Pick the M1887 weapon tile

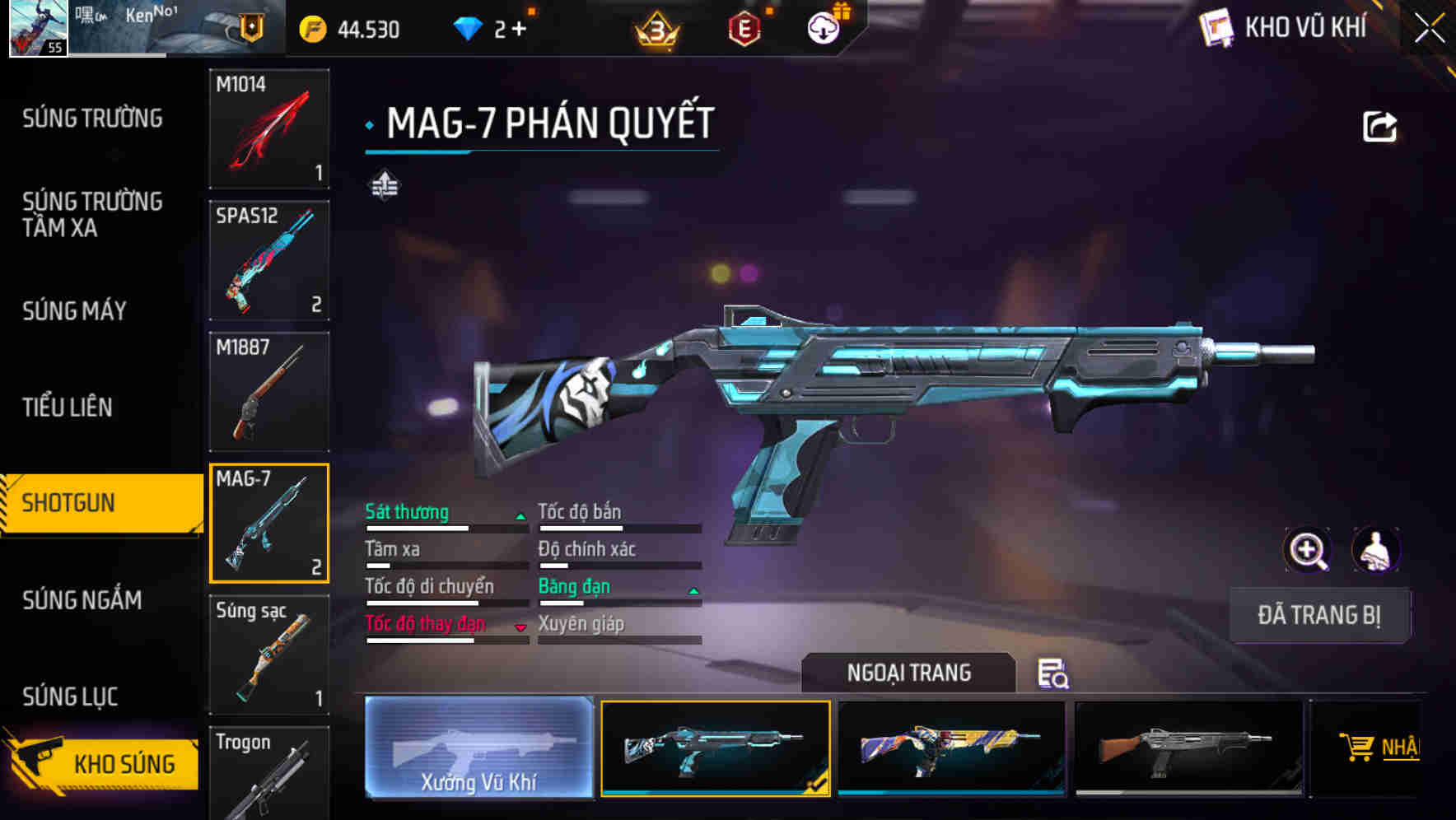point(269,392)
